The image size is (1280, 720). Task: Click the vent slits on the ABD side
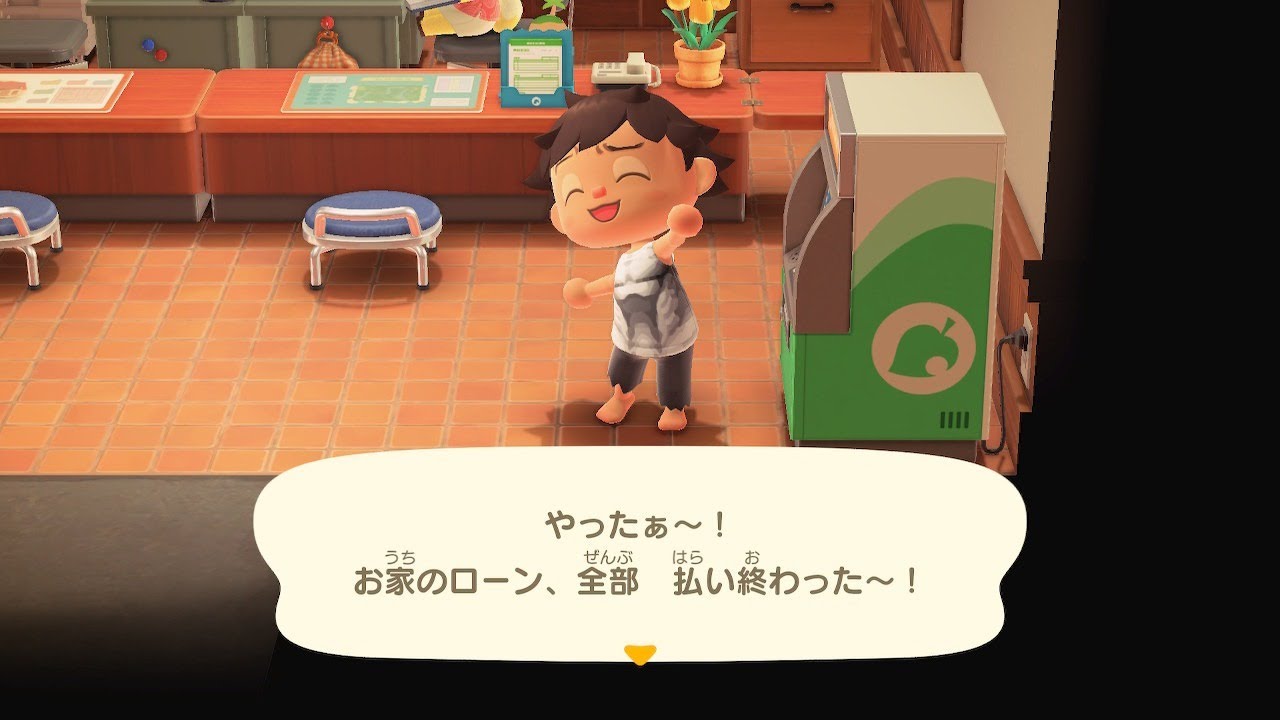click(x=953, y=418)
